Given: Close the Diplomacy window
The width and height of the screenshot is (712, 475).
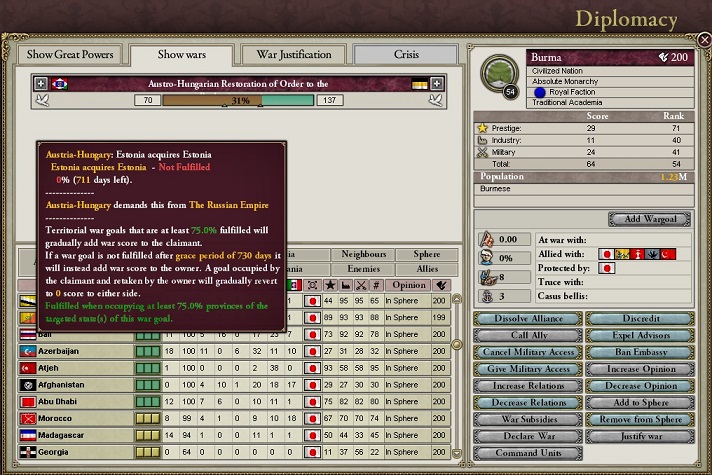Looking at the screenshot, I should pyautogui.click(x=703, y=40).
